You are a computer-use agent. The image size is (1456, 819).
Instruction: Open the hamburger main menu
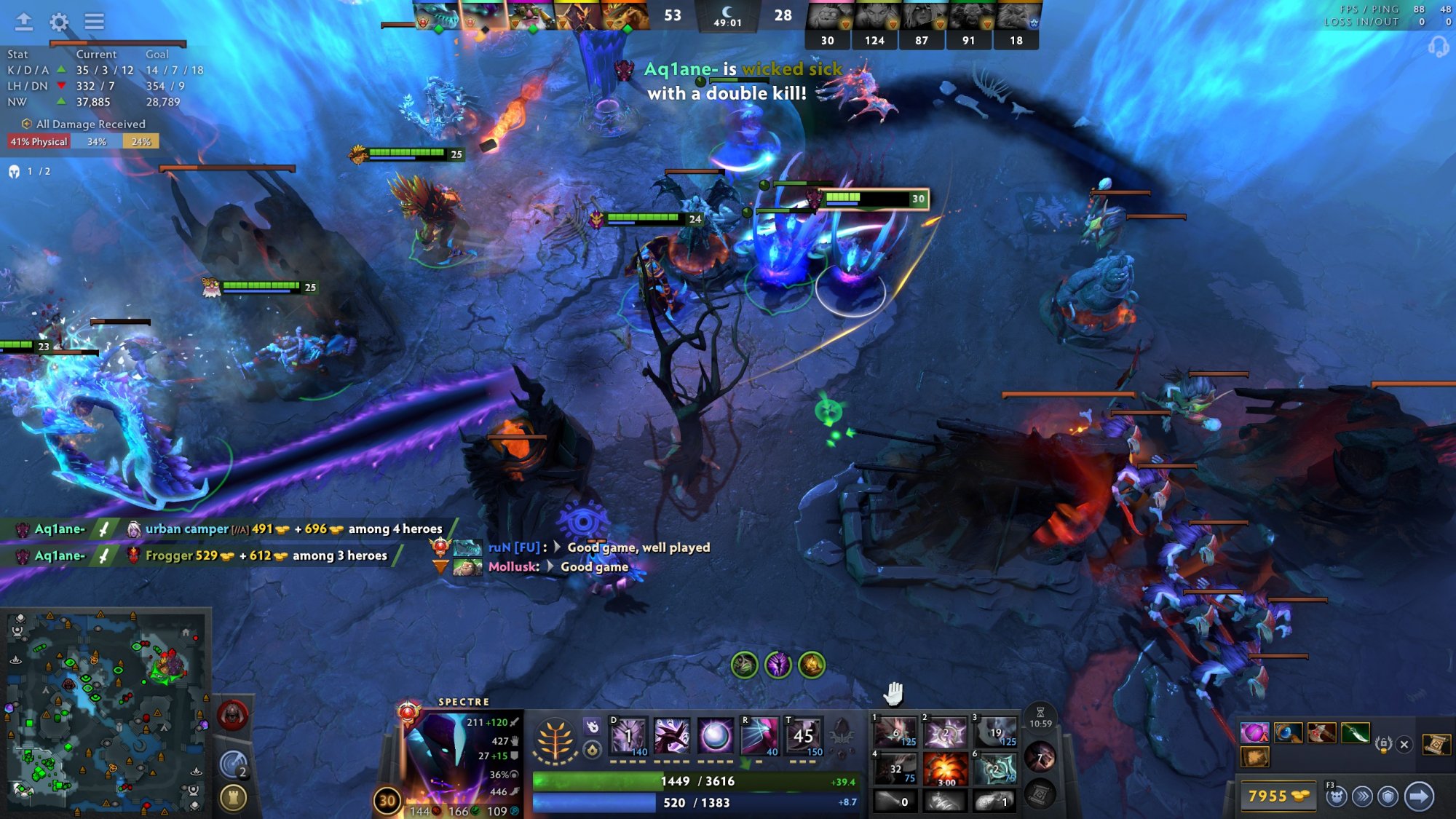(x=94, y=22)
